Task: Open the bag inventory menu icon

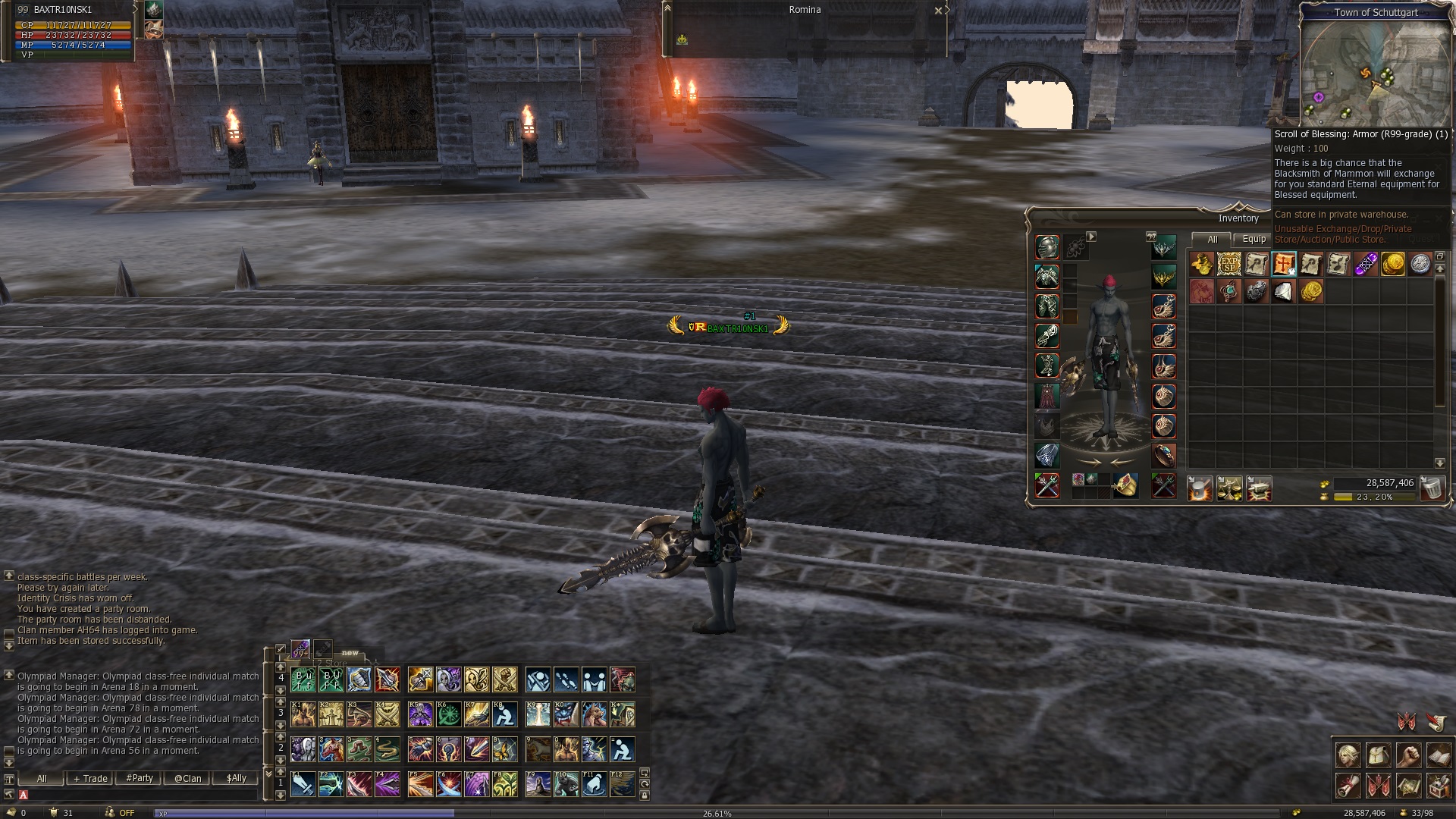Action: coord(1379,755)
